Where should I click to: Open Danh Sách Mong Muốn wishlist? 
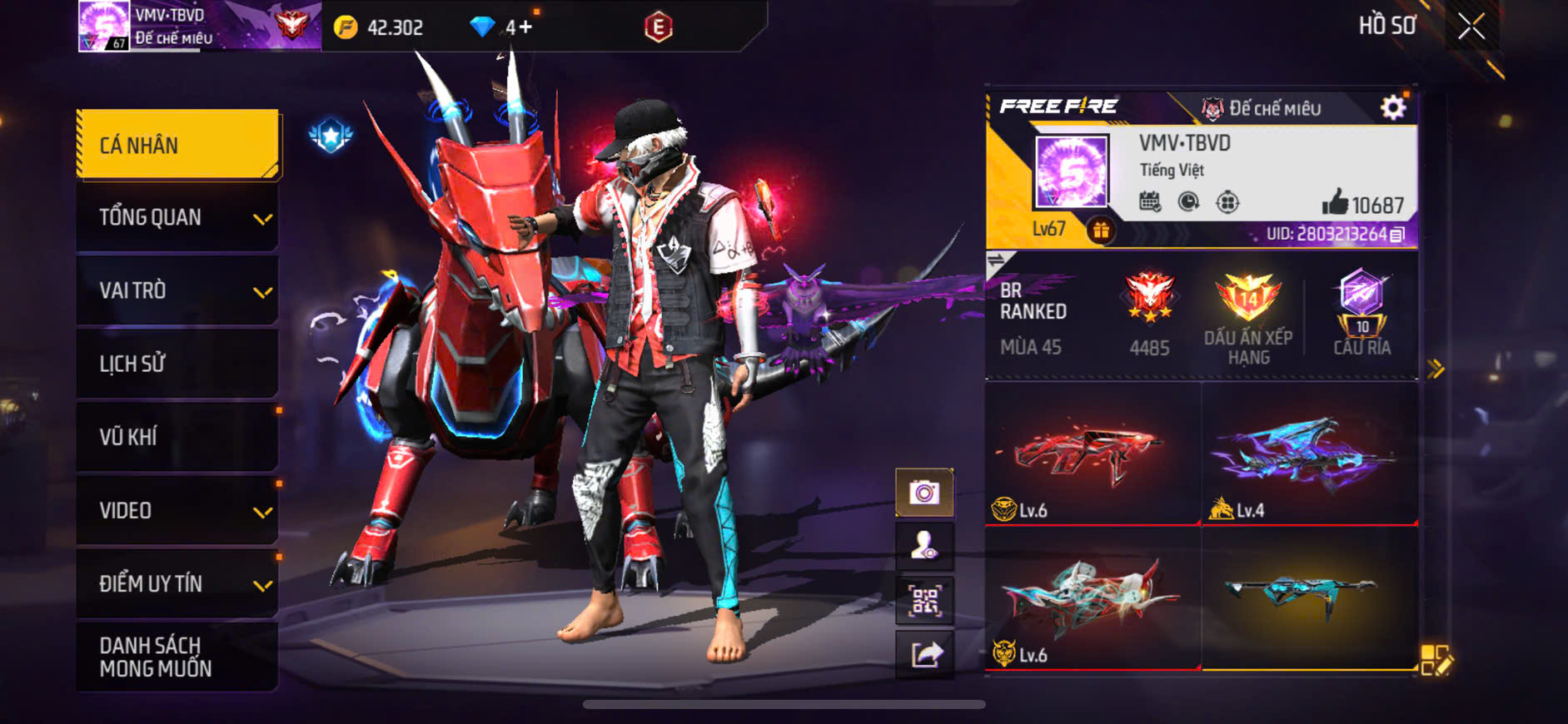click(178, 657)
